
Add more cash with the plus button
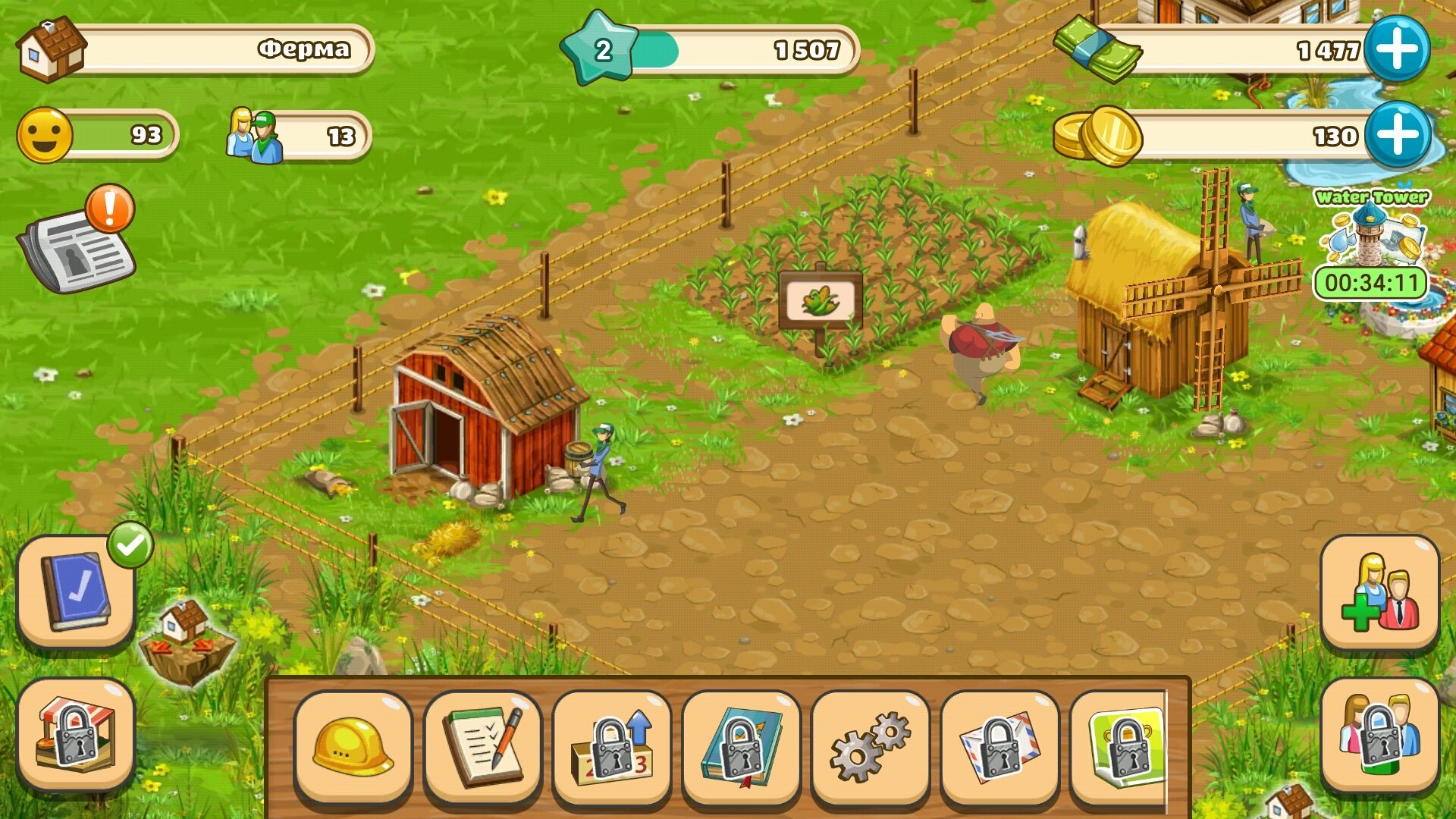[x=1397, y=49]
